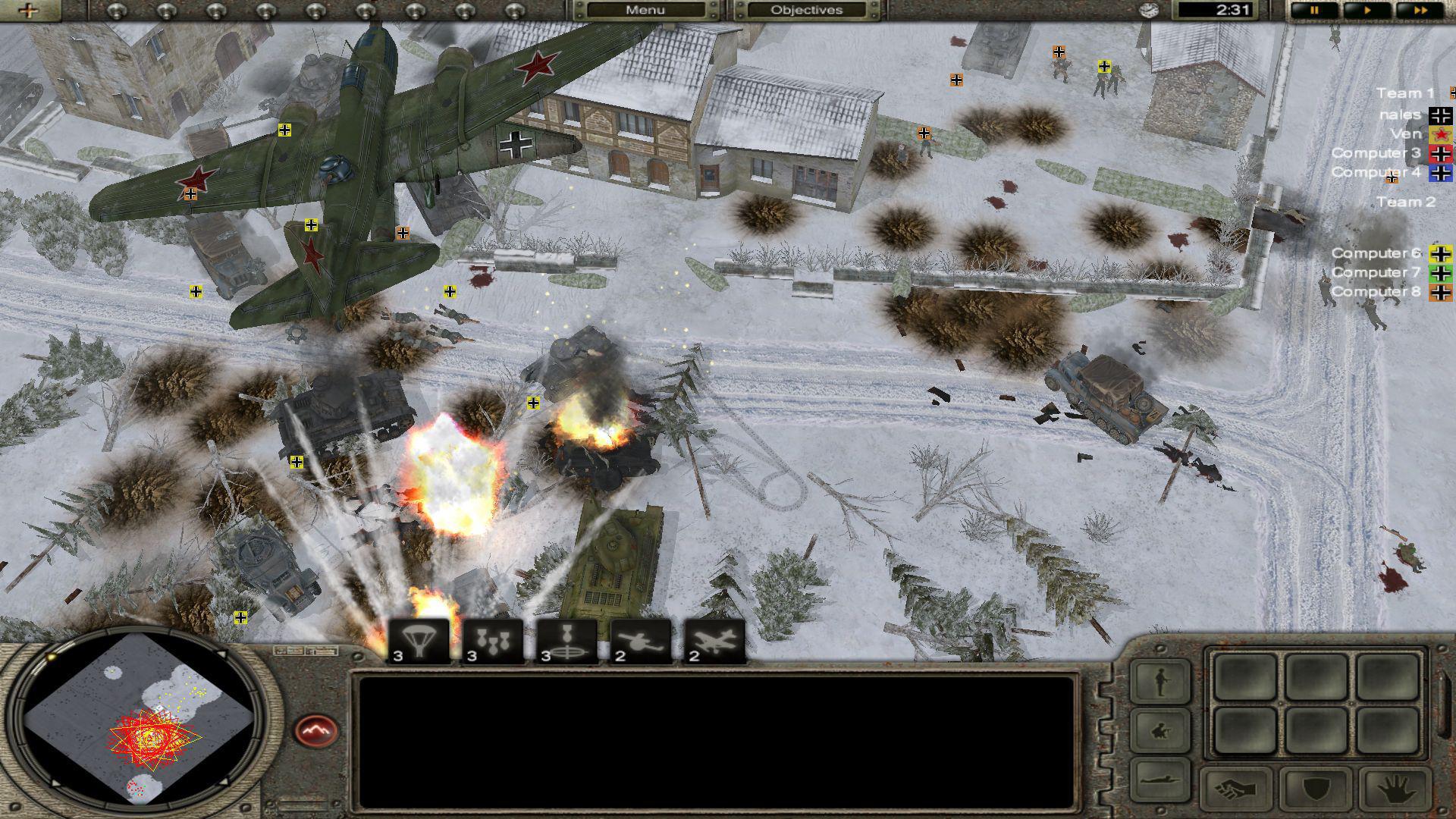Select player Computer 6 in Team 2 list
The width and height of the screenshot is (1456, 819).
[x=1375, y=253]
